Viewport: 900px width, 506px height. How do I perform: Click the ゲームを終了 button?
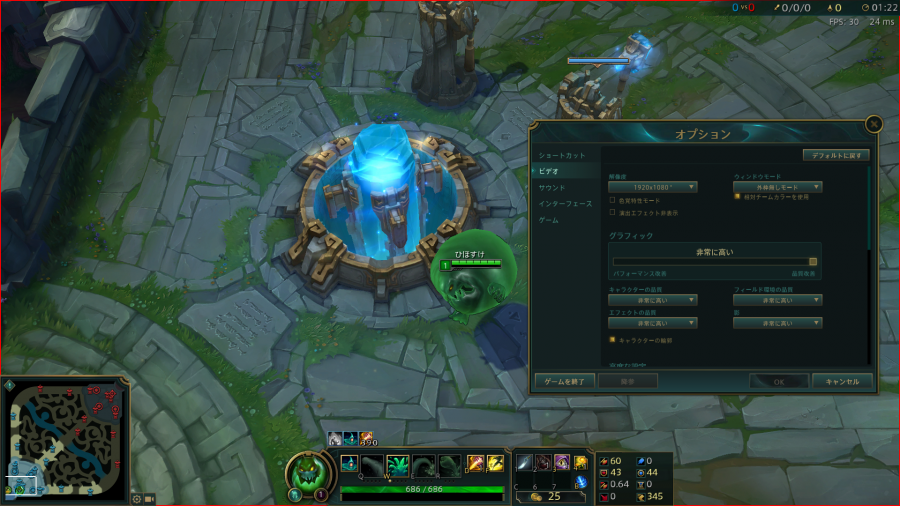pos(565,381)
